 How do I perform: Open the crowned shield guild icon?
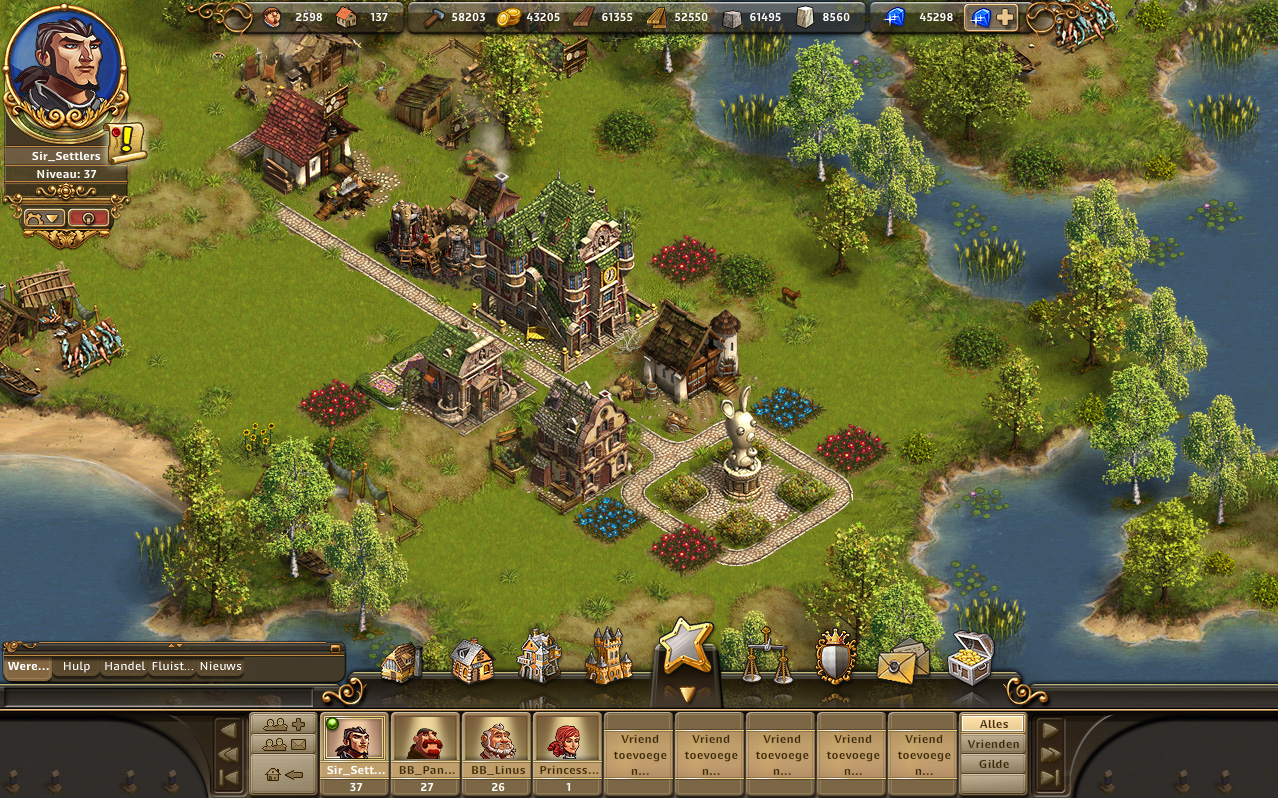pos(835,657)
